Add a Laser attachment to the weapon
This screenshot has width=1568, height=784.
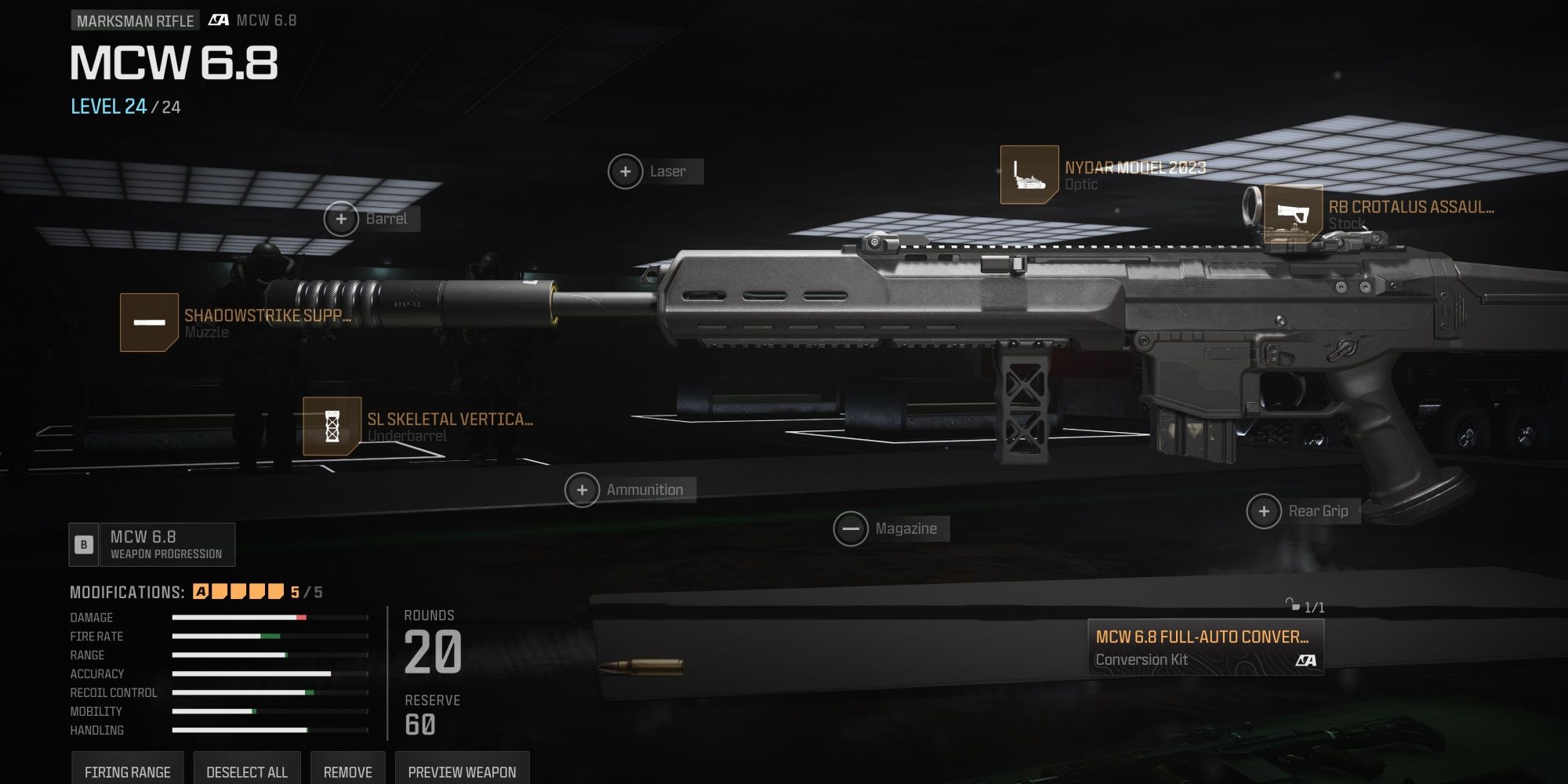(x=626, y=171)
